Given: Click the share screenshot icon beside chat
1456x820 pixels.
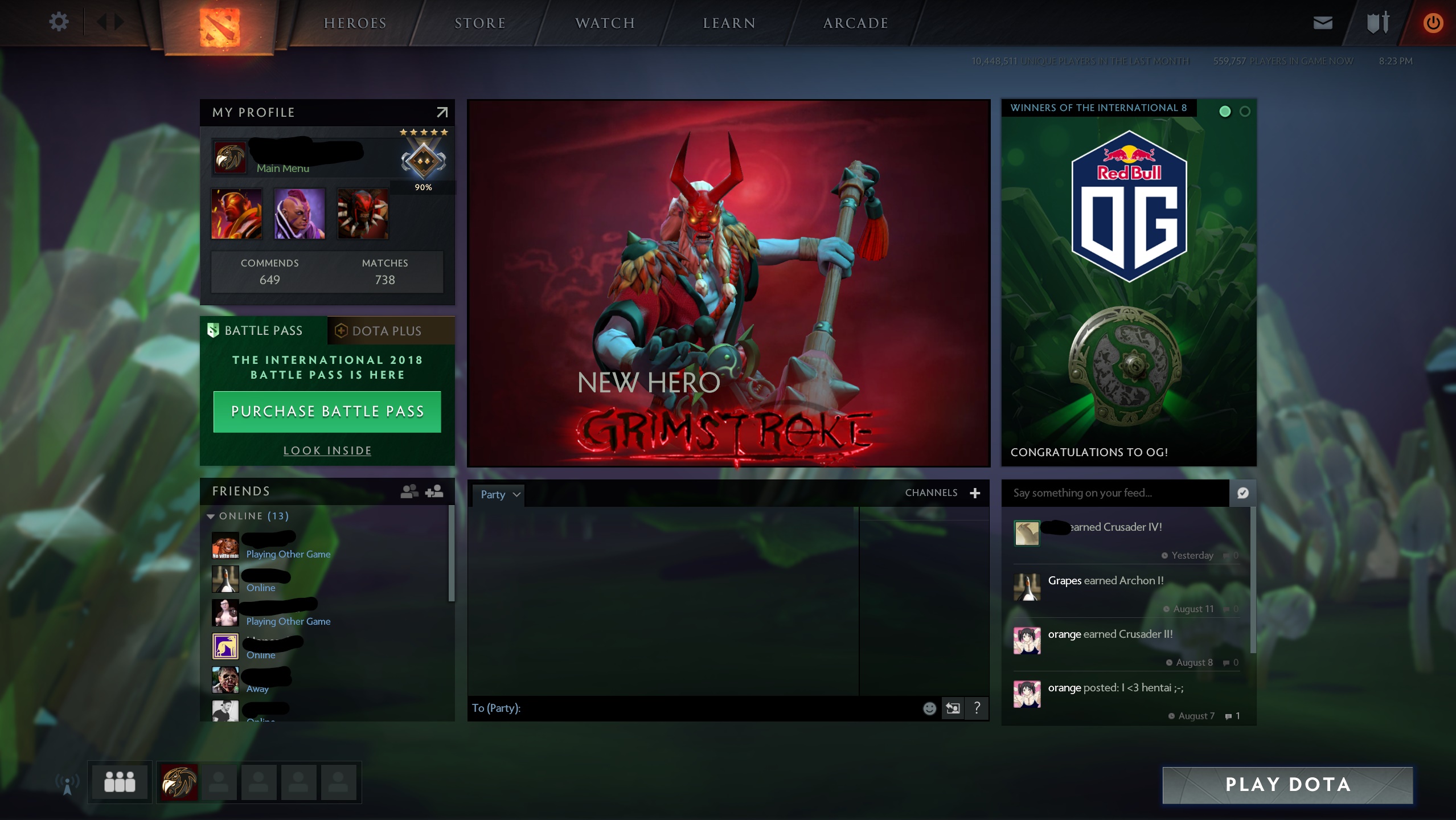Looking at the screenshot, I should (x=953, y=708).
